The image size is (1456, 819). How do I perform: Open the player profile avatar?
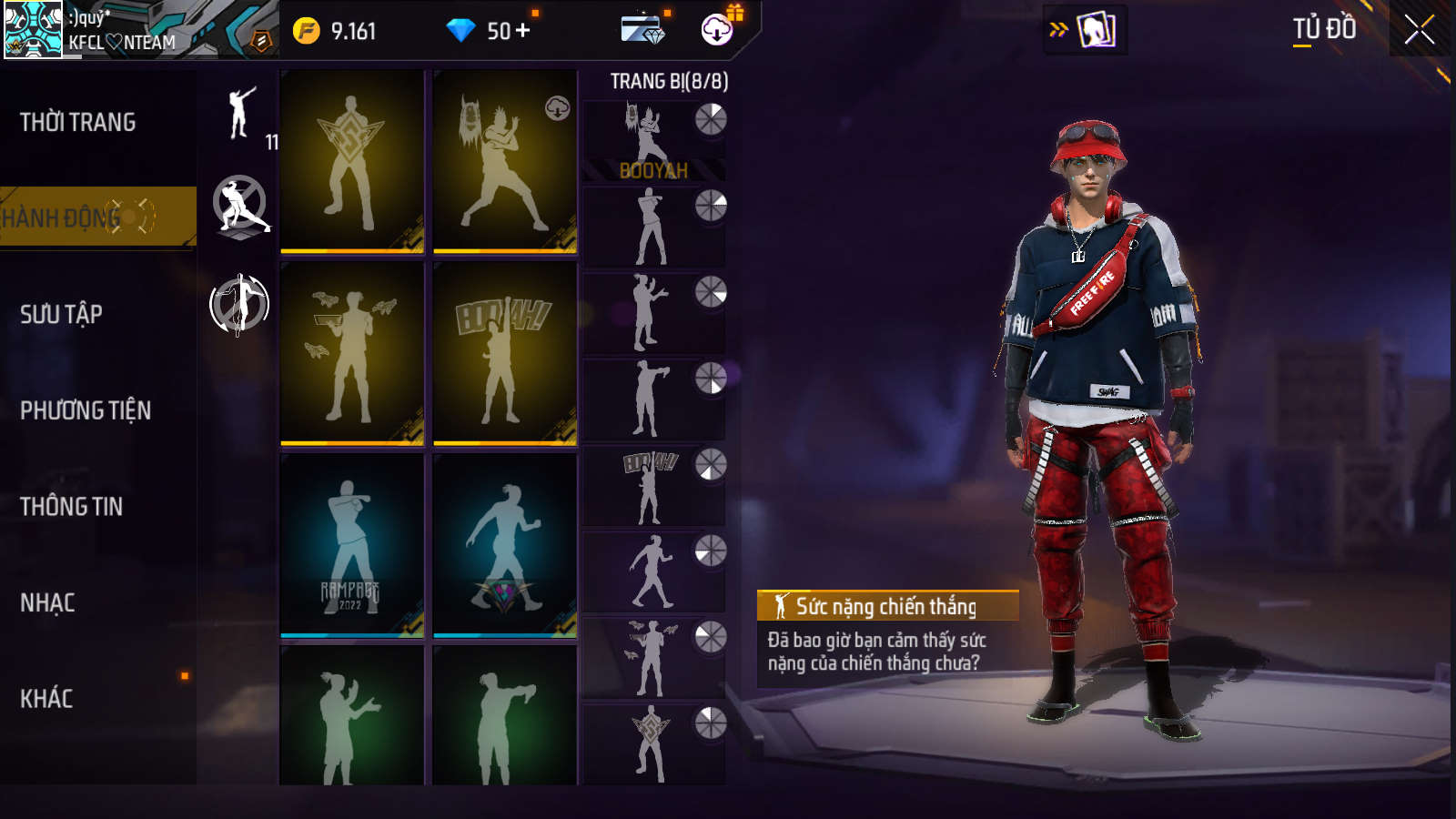[34, 30]
